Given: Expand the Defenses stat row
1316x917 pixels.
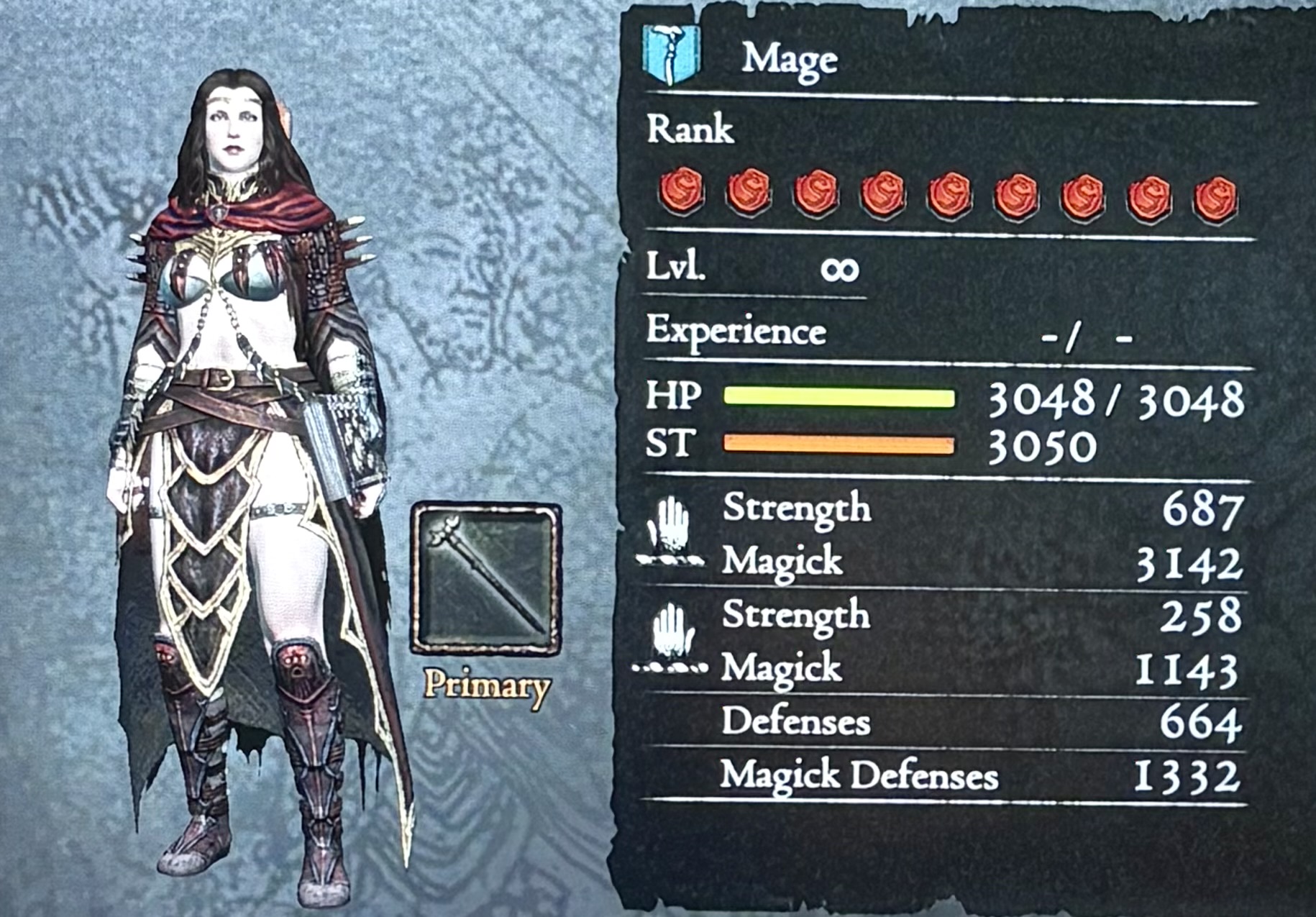Looking at the screenshot, I should coord(797,722).
